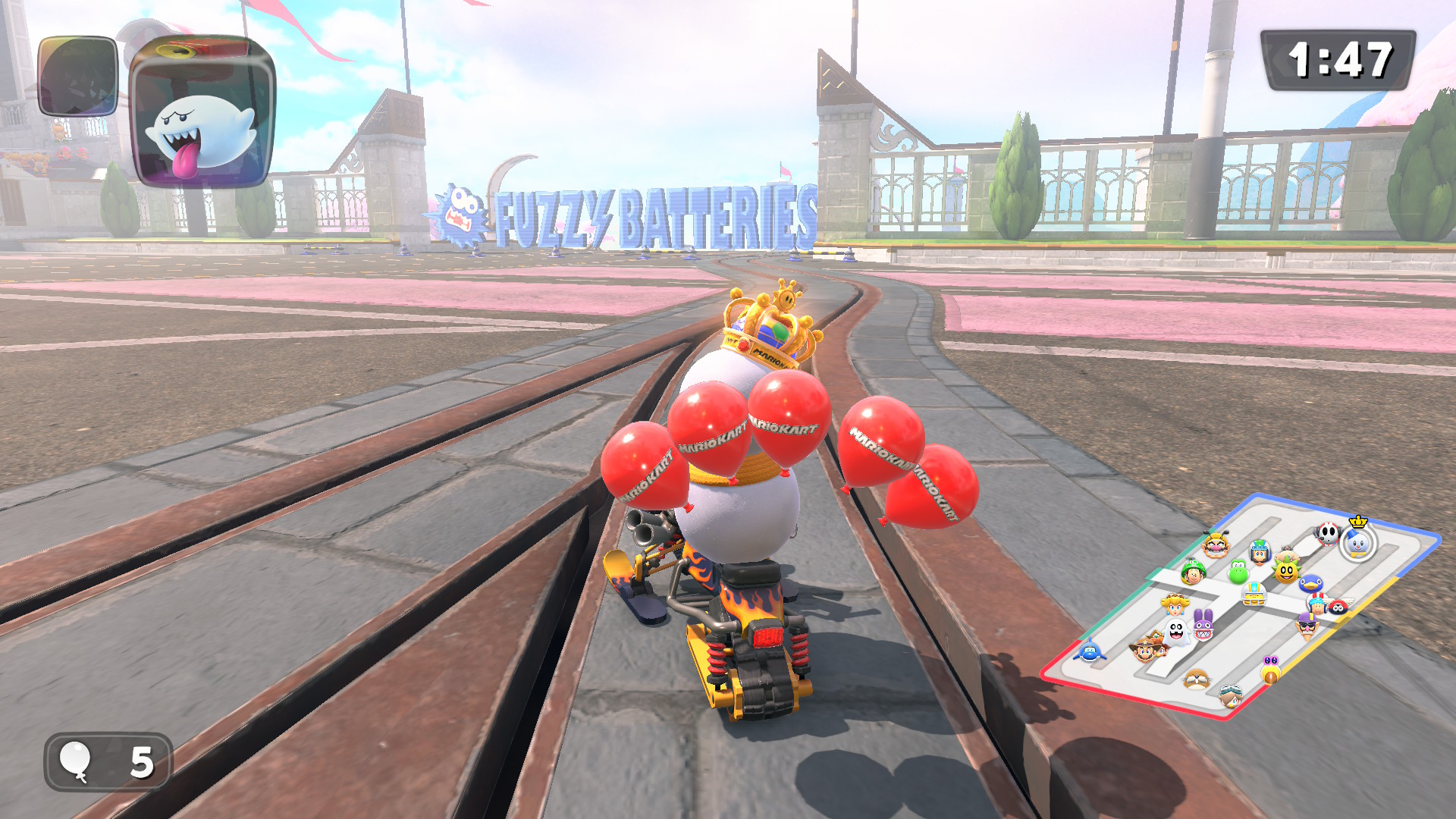Pick the Monty Mole marker on minimap
Image resolution: width=1456 pixels, height=819 pixels.
click(x=1196, y=679)
